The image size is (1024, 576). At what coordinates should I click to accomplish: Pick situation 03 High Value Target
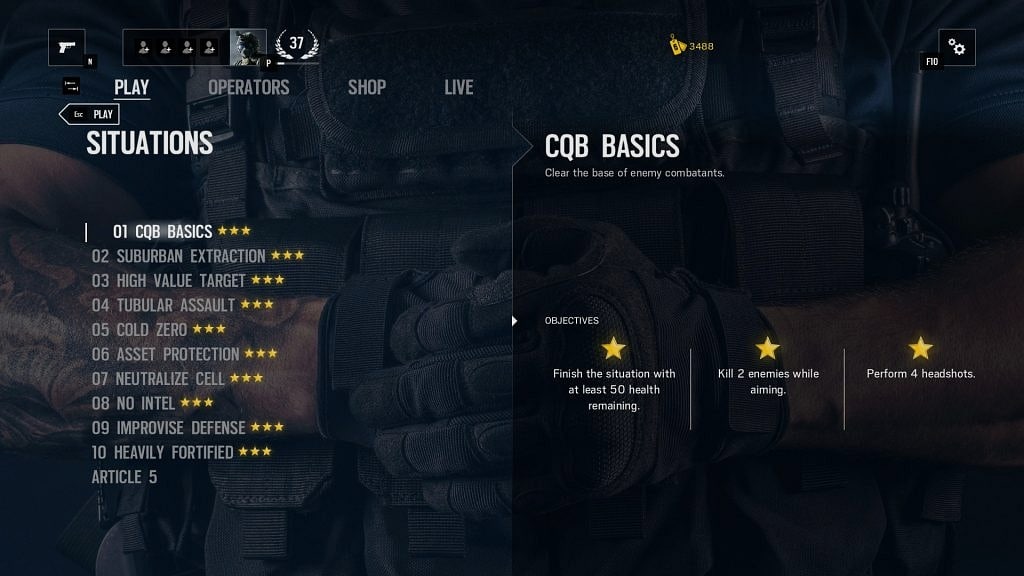[169, 281]
